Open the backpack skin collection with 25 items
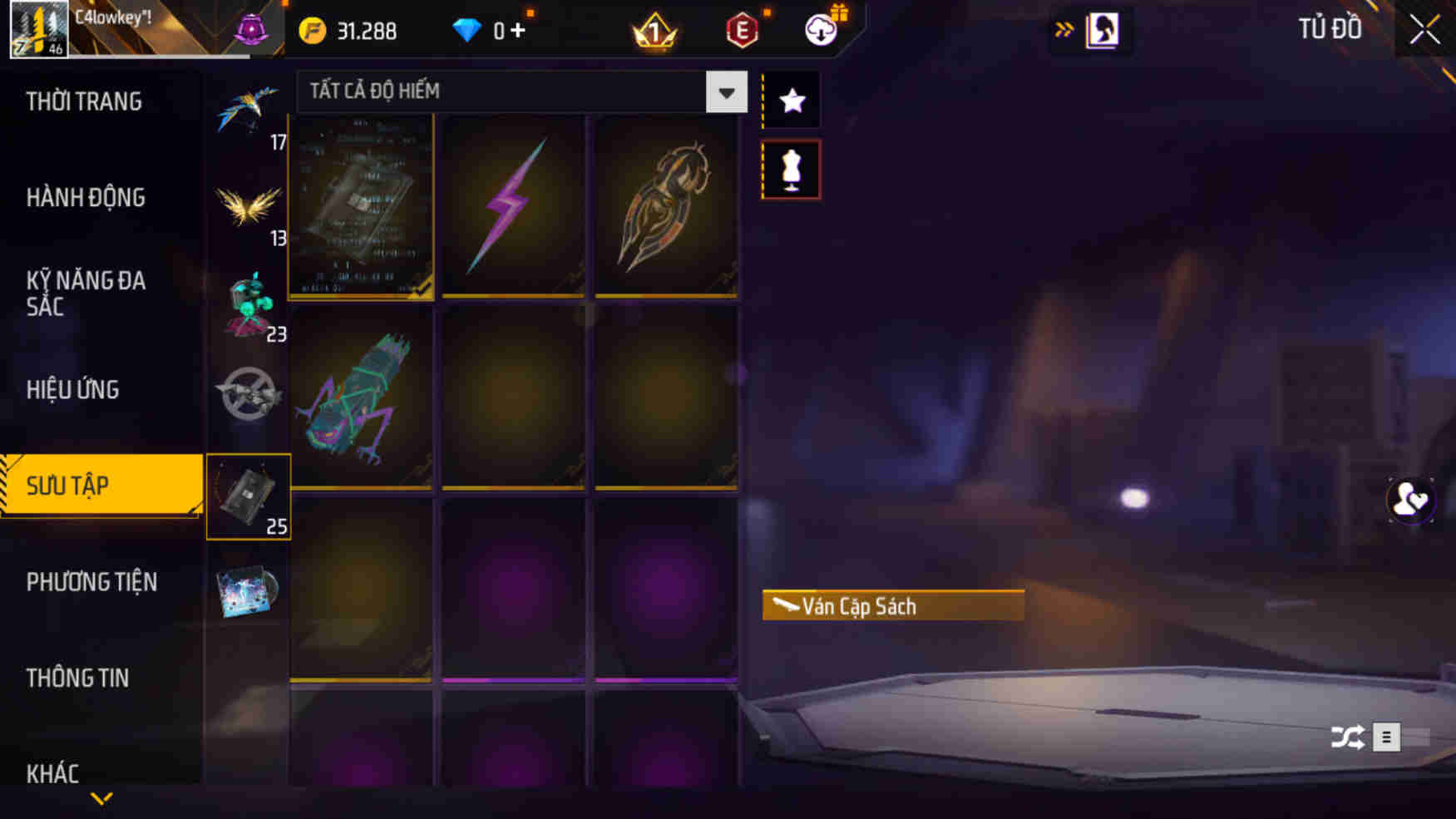 click(x=249, y=496)
